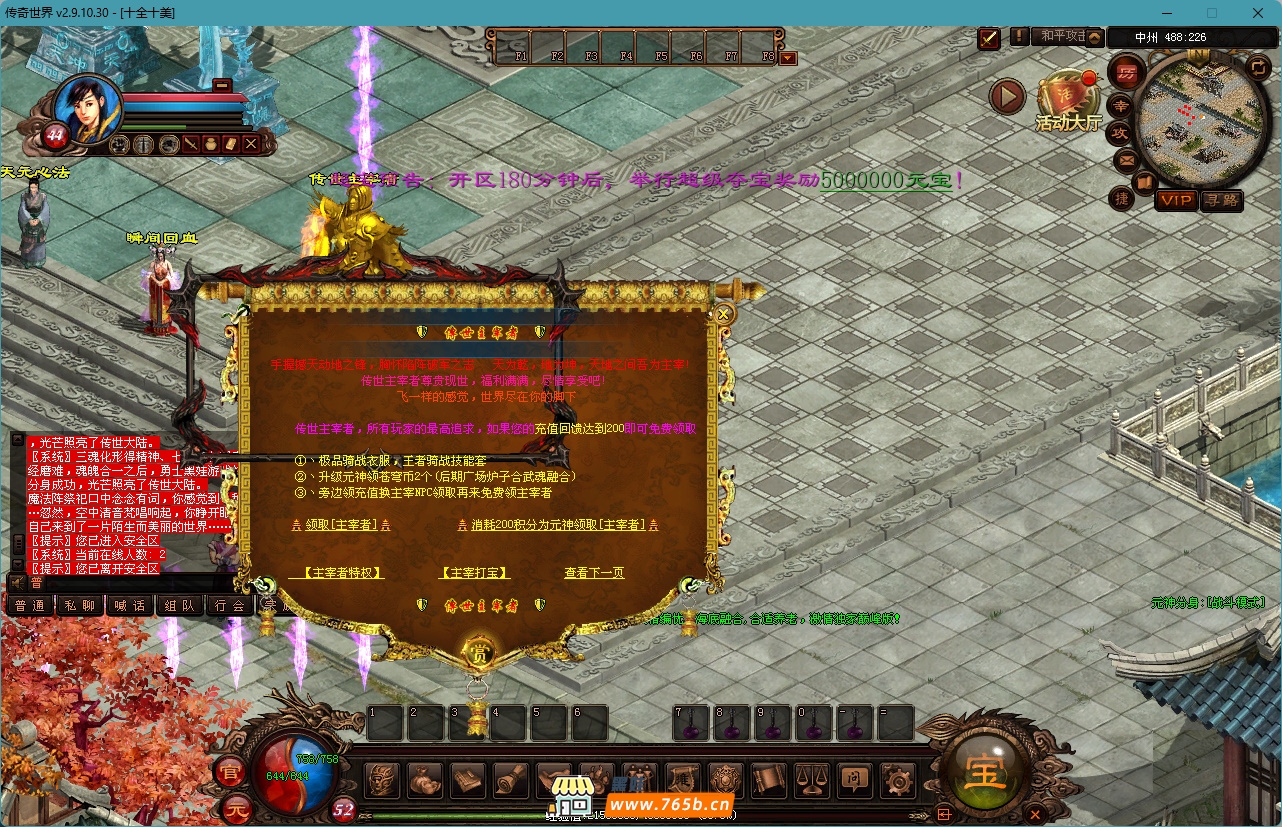Select 消耗200积分为元神领取[主宰者]
Screen dimensions: 1282x827
[557, 525]
